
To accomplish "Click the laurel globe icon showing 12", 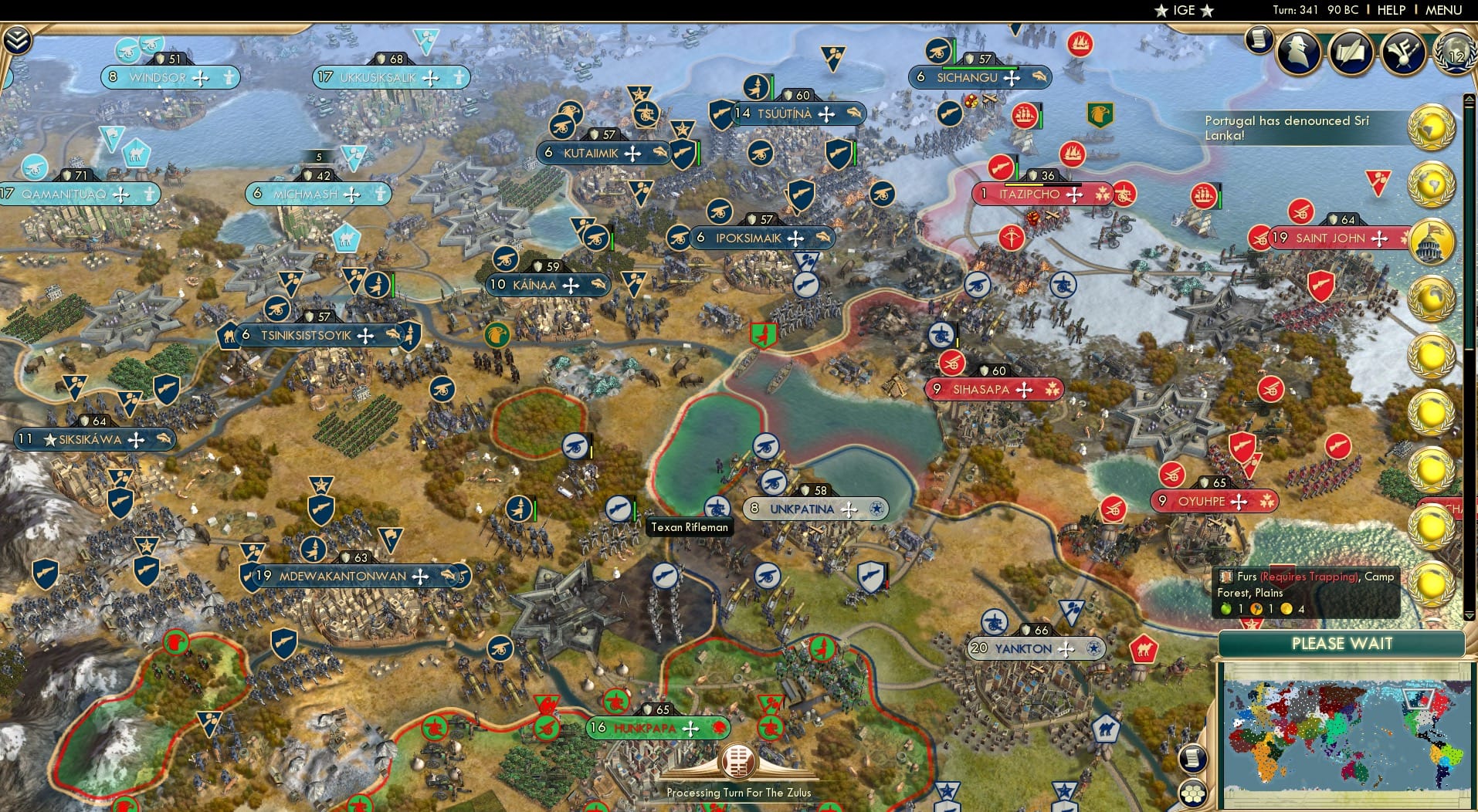I will (x=1453, y=52).
